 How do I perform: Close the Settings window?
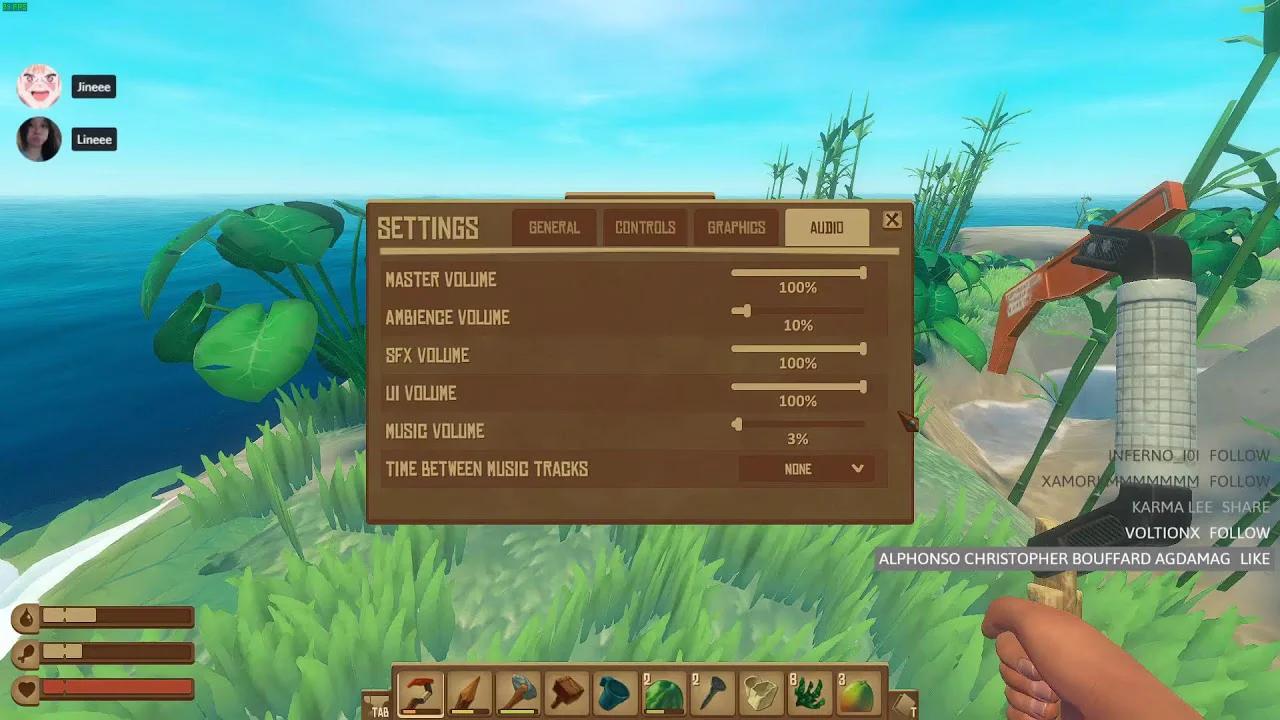coord(892,220)
